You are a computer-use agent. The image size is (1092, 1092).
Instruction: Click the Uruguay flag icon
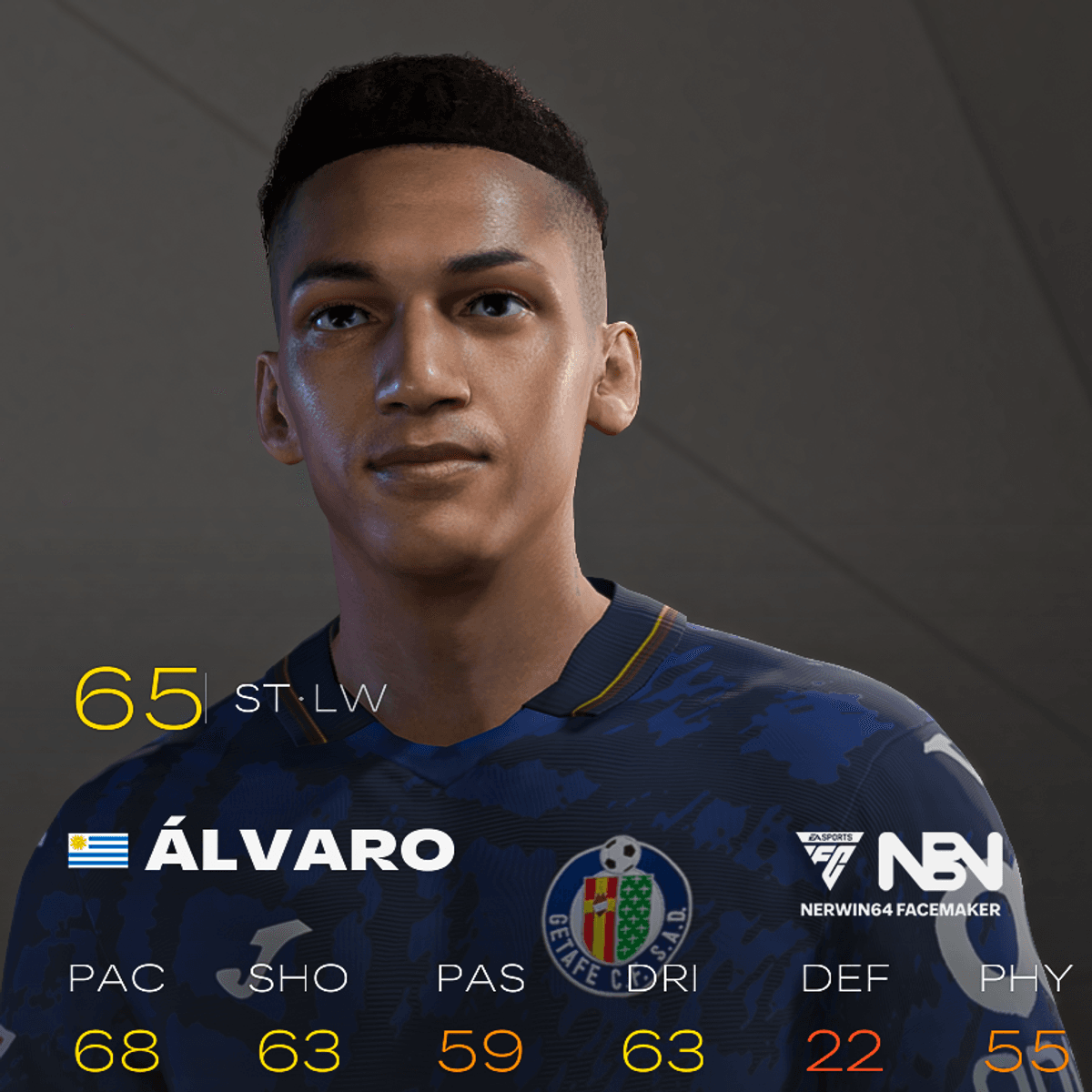point(98,850)
